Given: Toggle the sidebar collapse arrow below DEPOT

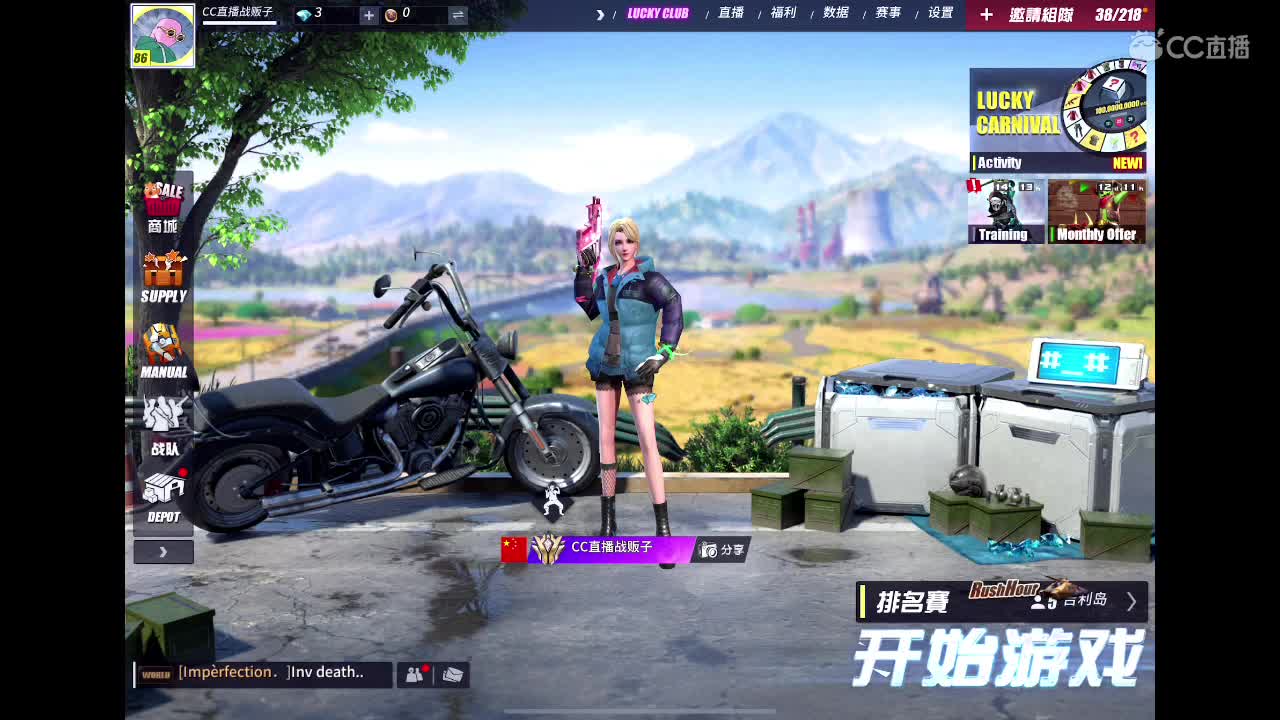Looking at the screenshot, I should point(163,550).
